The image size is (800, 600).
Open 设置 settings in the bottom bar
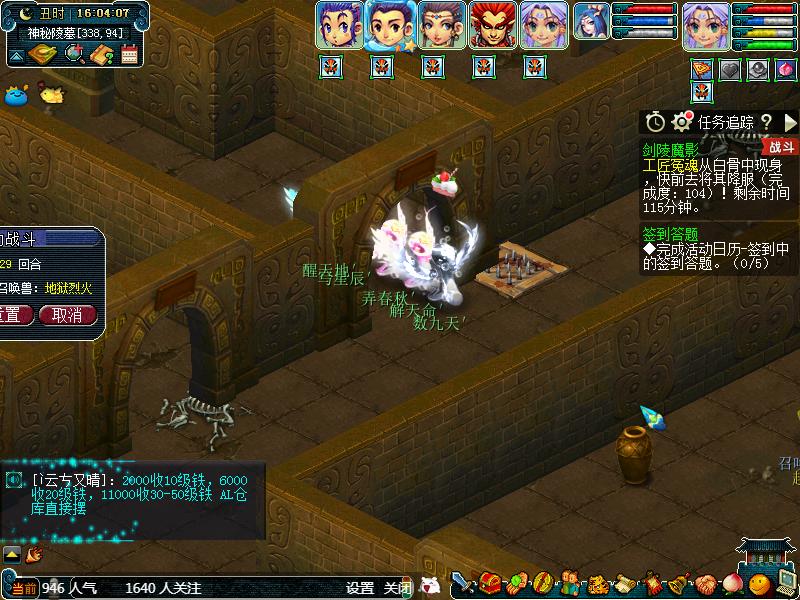[360, 588]
